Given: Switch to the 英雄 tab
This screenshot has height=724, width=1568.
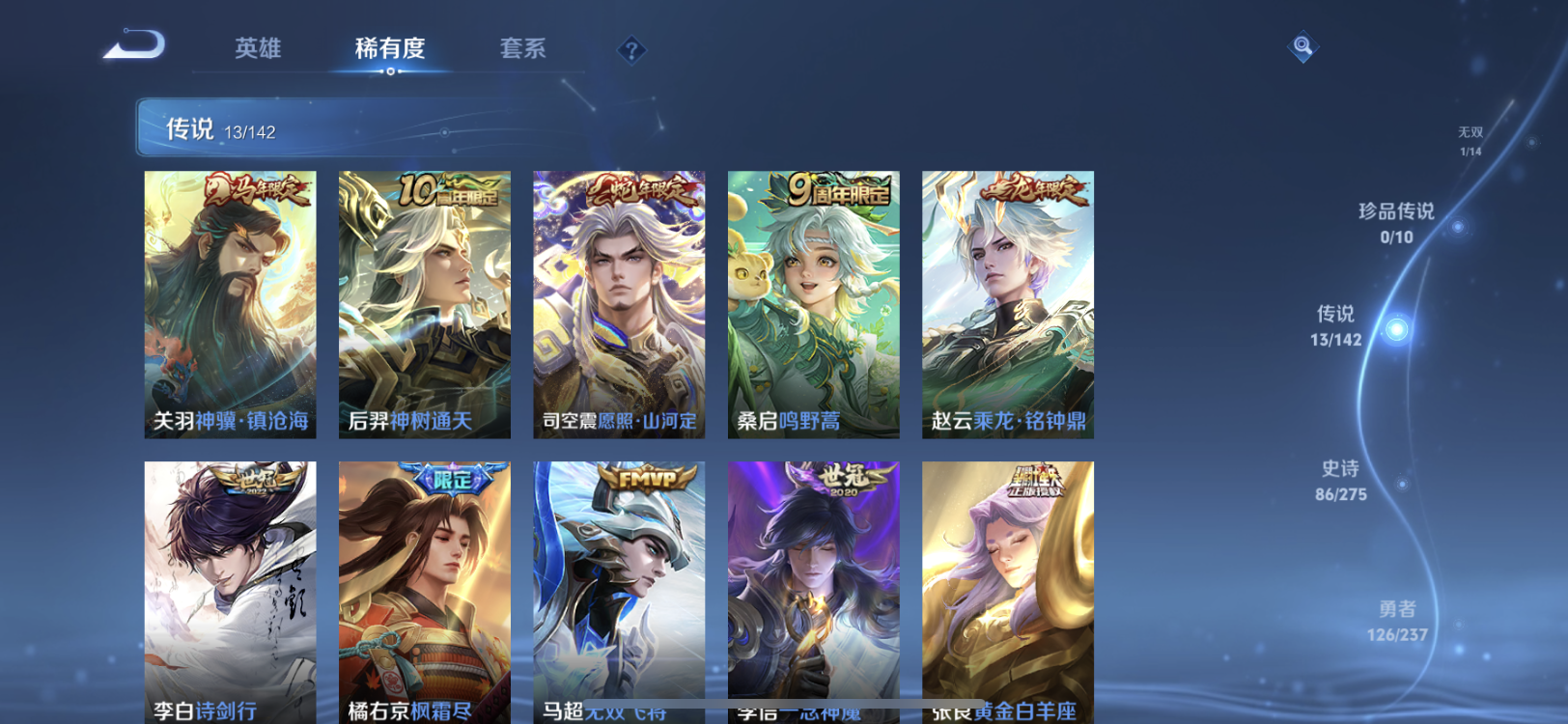Looking at the screenshot, I should click(x=257, y=49).
